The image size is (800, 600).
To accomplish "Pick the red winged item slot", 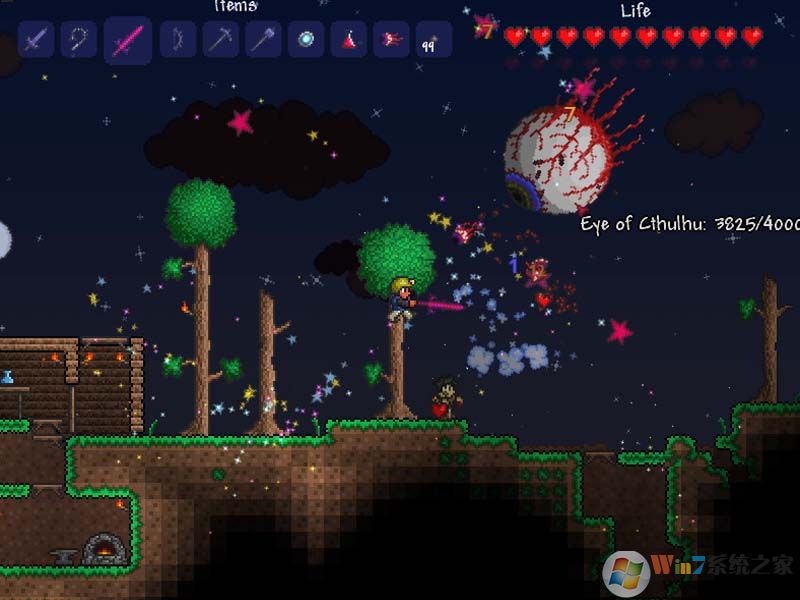I will [391, 40].
